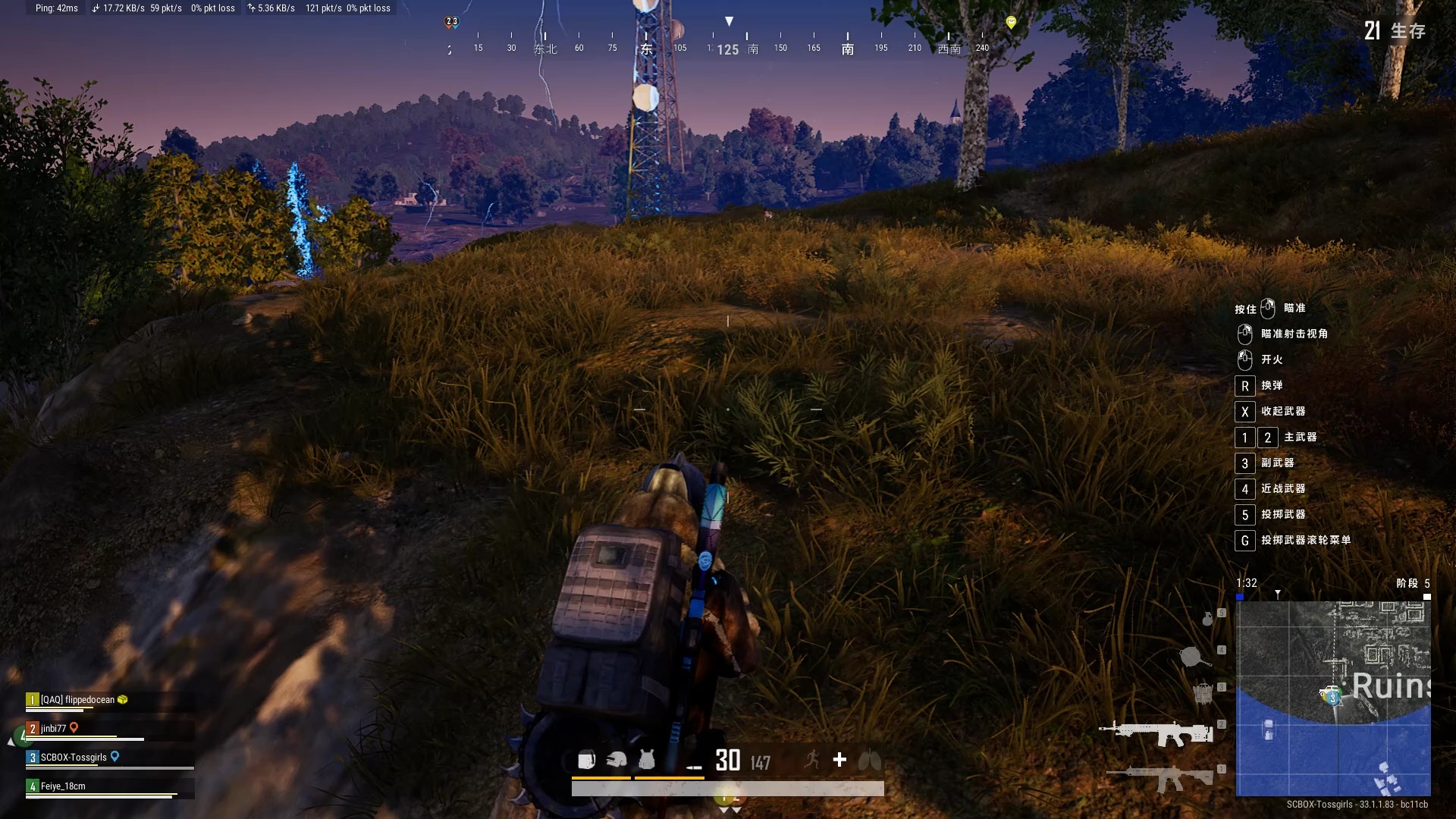1456x819 pixels.
Task: Click the sprint boost runner icon
Action: click(812, 760)
